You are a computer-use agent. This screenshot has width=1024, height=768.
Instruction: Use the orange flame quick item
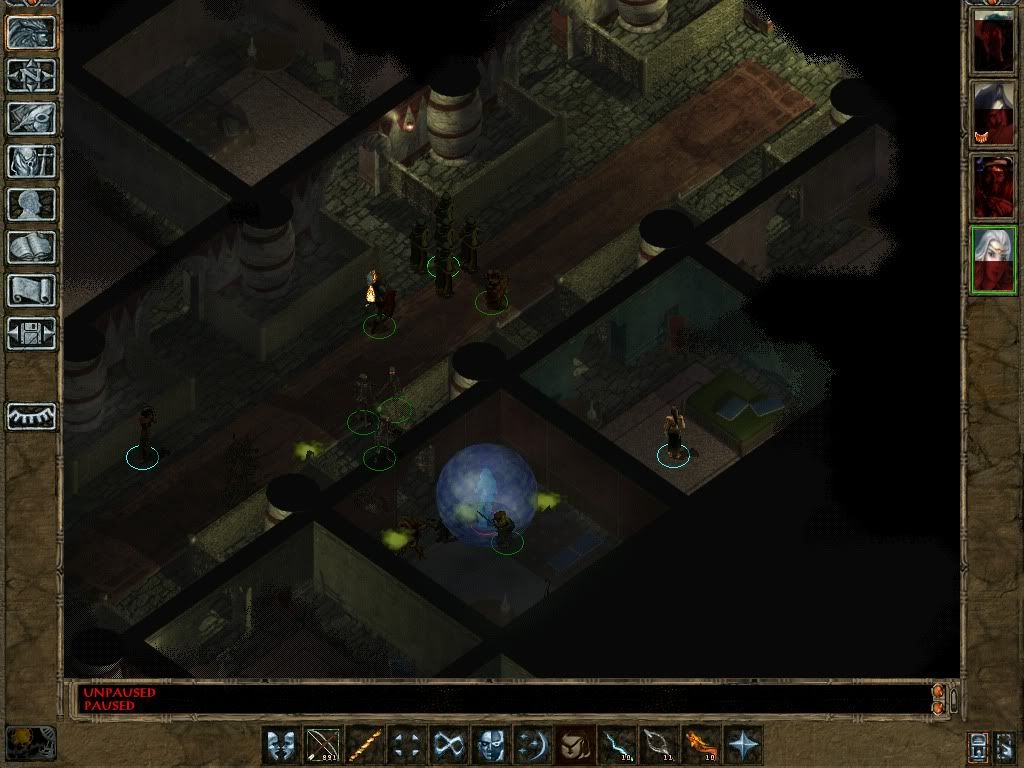701,745
